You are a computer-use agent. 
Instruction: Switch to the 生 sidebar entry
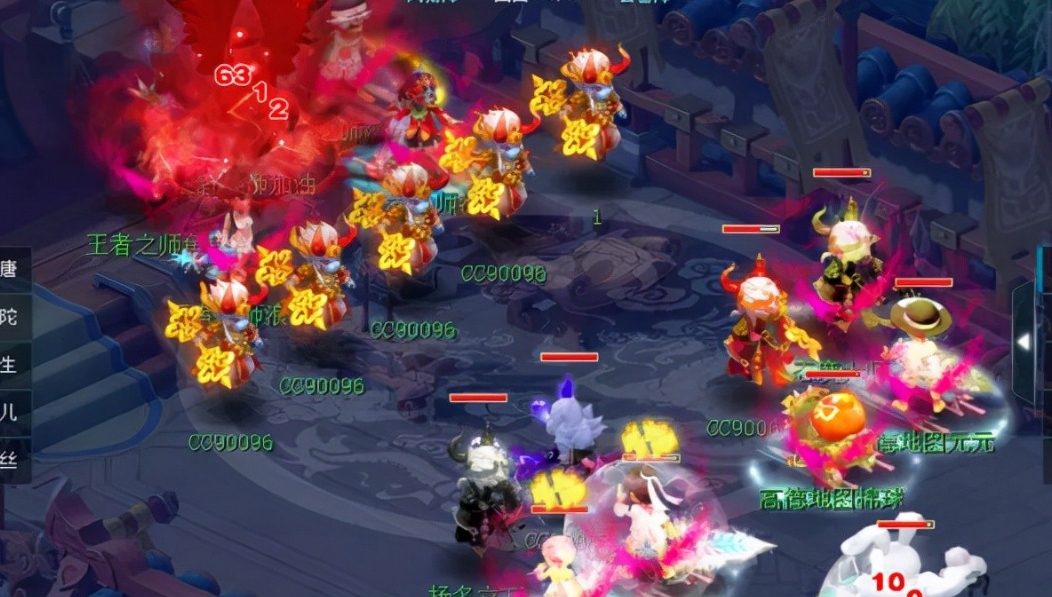12,364
